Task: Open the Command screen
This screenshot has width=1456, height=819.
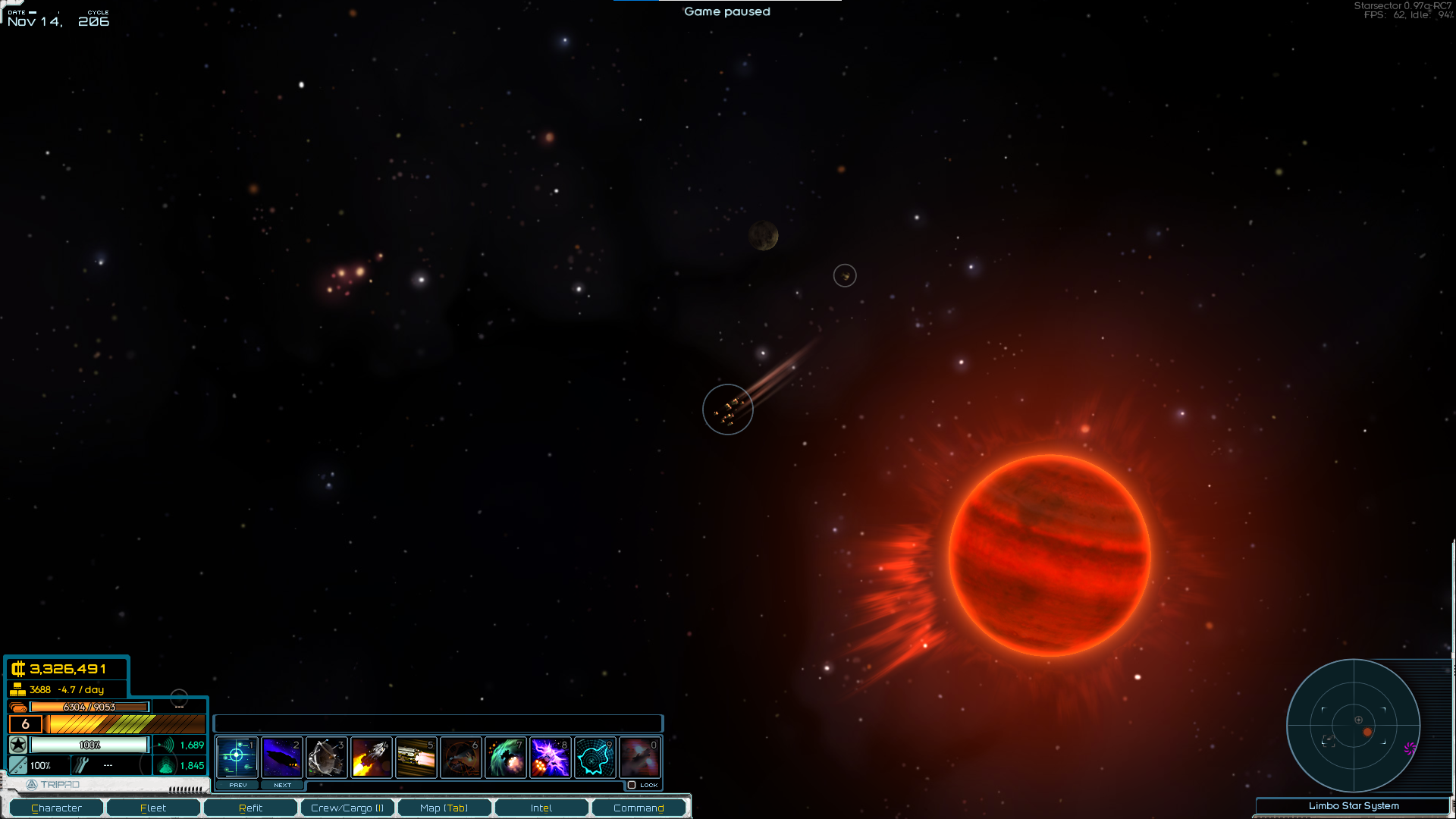Action: pos(639,808)
